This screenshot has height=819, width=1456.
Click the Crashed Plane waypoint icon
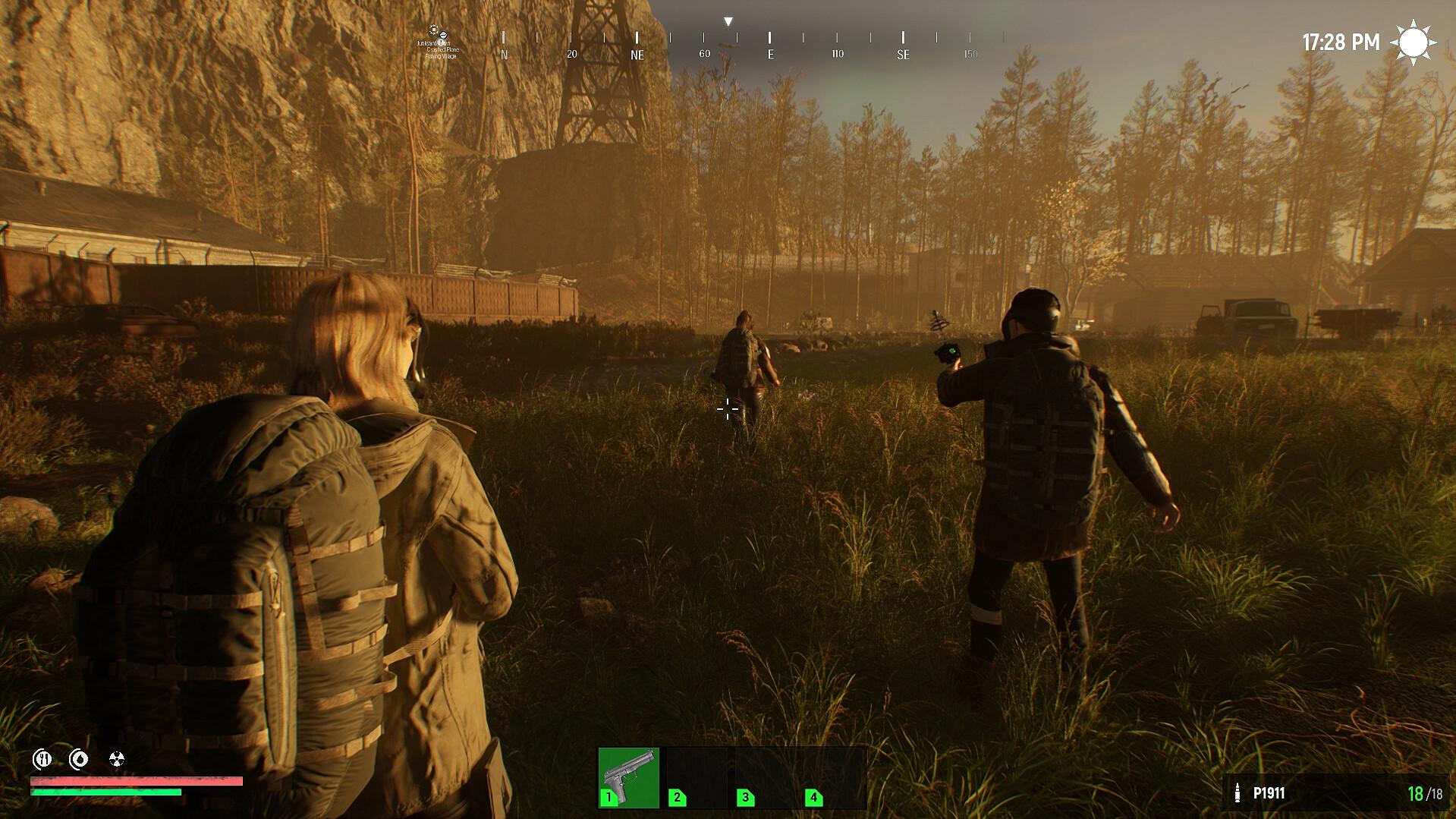(443, 36)
